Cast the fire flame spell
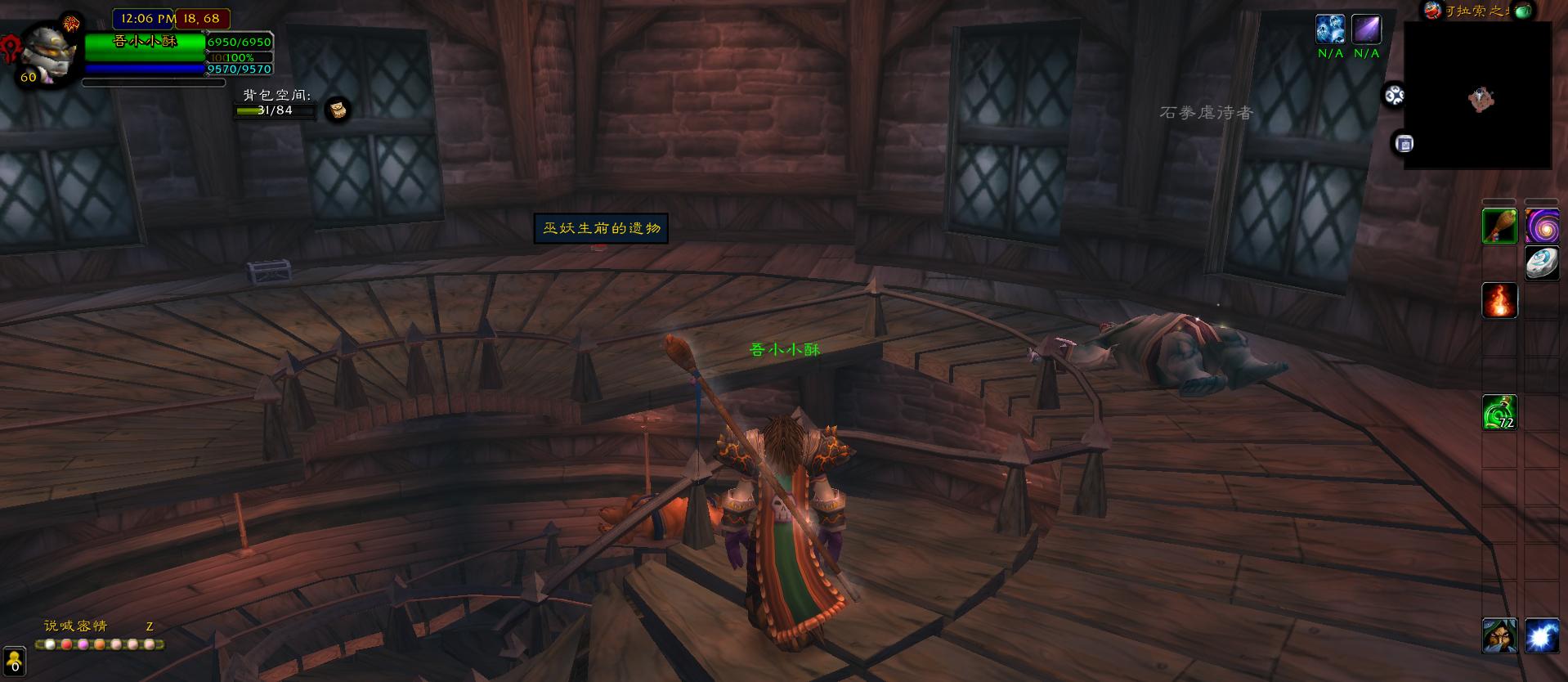The height and width of the screenshot is (682, 1568). coord(1499,301)
